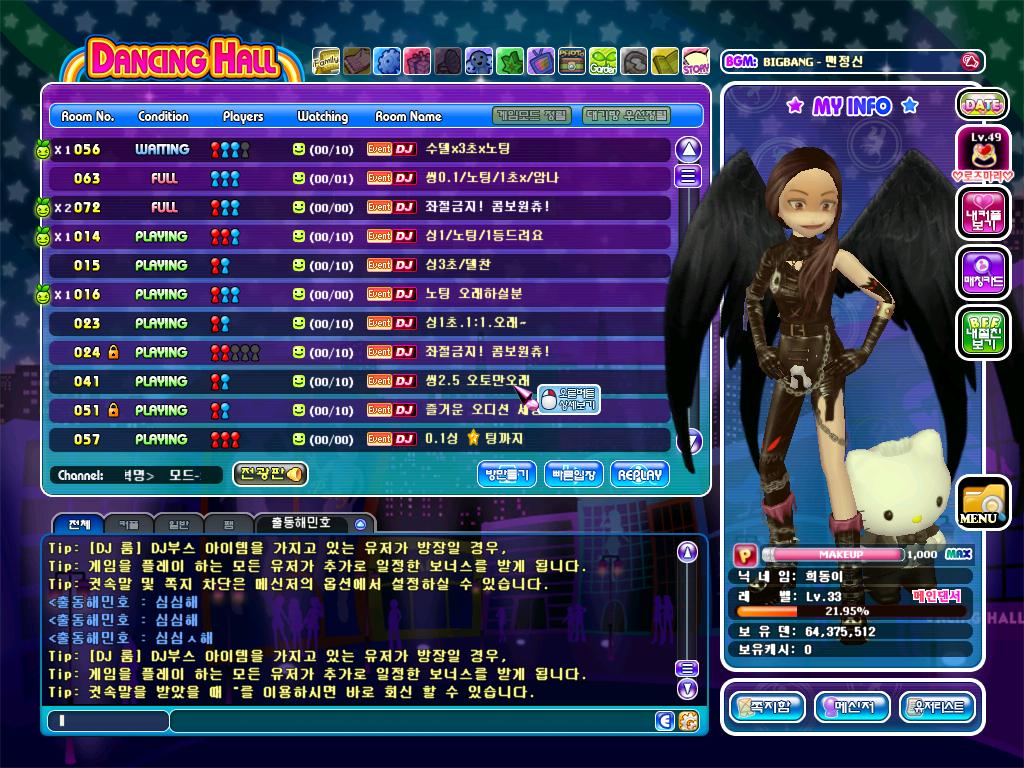Open the STORY icon in top bar
Viewport: 1024px width, 768px height.
click(x=695, y=62)
